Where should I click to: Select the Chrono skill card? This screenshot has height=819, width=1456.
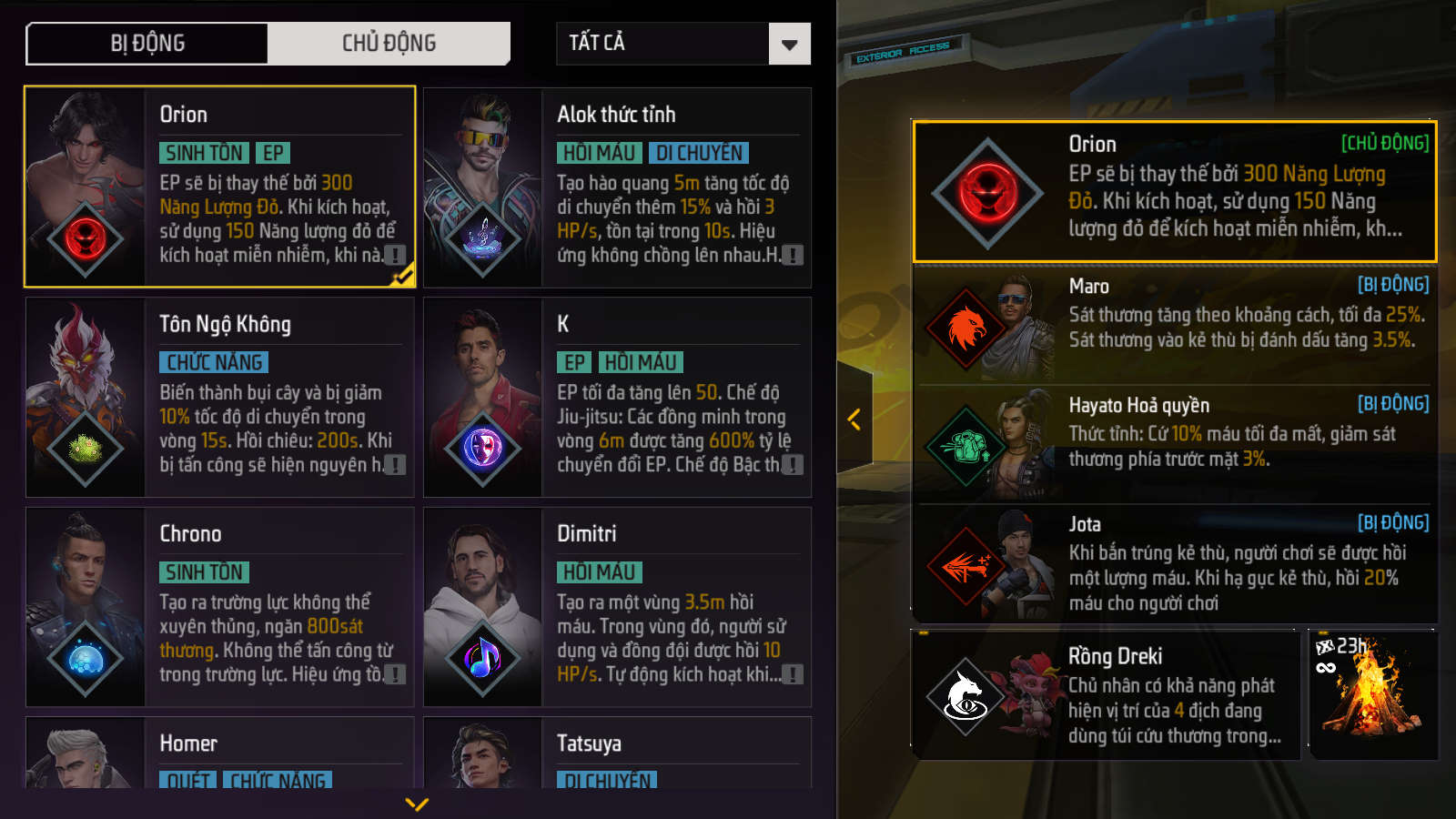220,606
